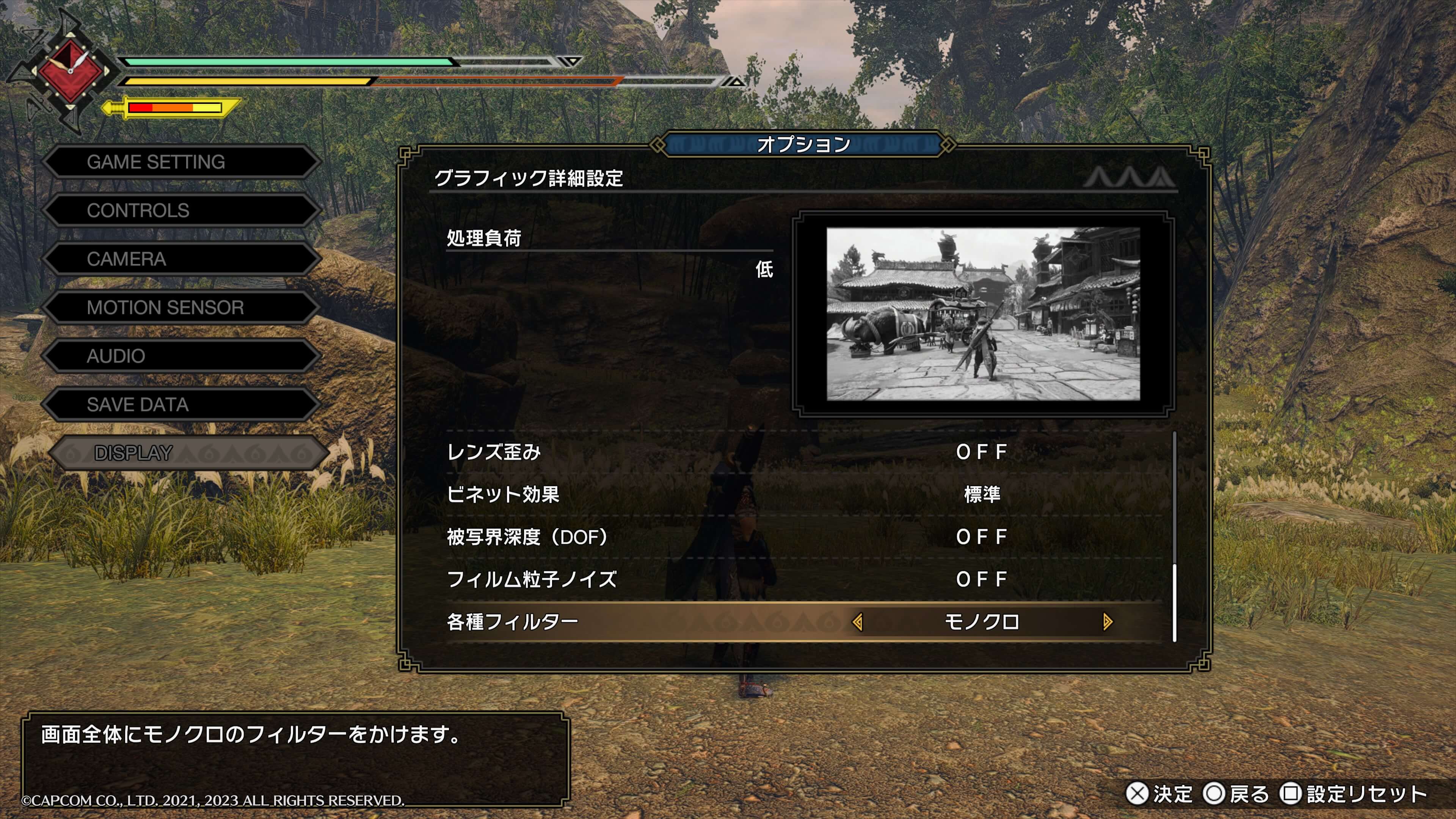Click the left arrow on 各種フィルター
Image resolution: width=1456 pixels, height=819 pixels.
click(857, 622)
